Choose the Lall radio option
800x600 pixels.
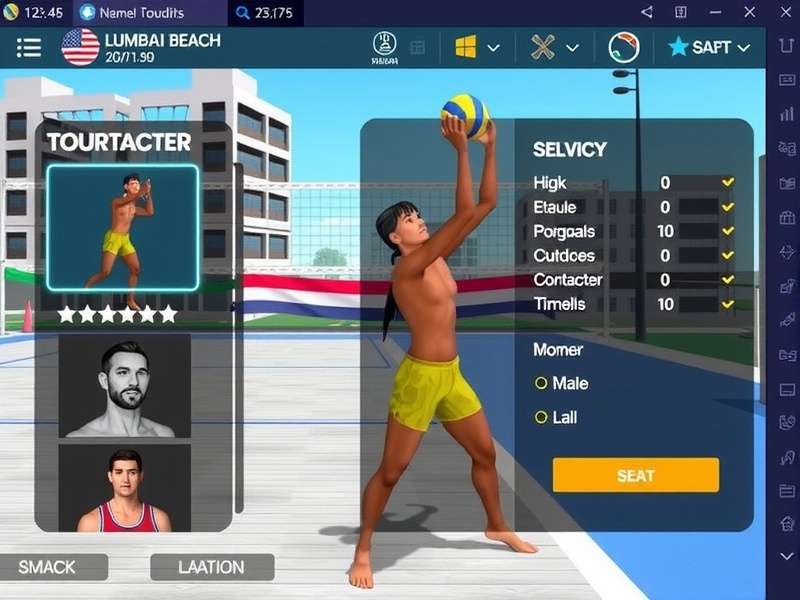[542, 417]
